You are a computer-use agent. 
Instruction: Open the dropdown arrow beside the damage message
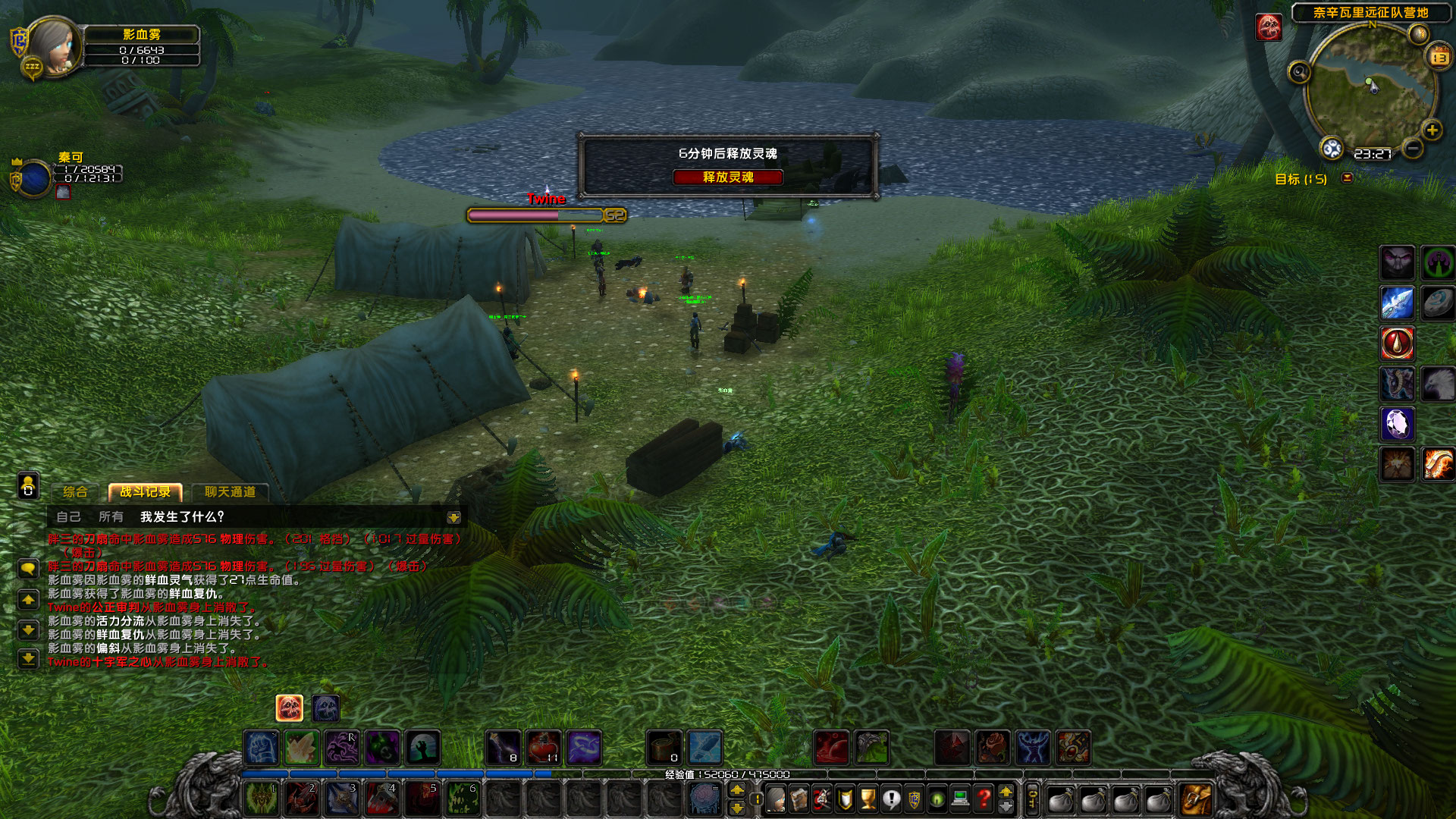(453, 517)
